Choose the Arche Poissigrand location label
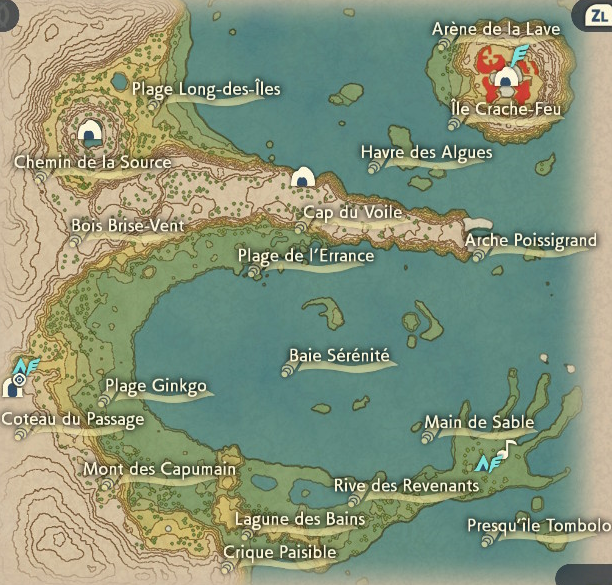 (x=531, y=240)
